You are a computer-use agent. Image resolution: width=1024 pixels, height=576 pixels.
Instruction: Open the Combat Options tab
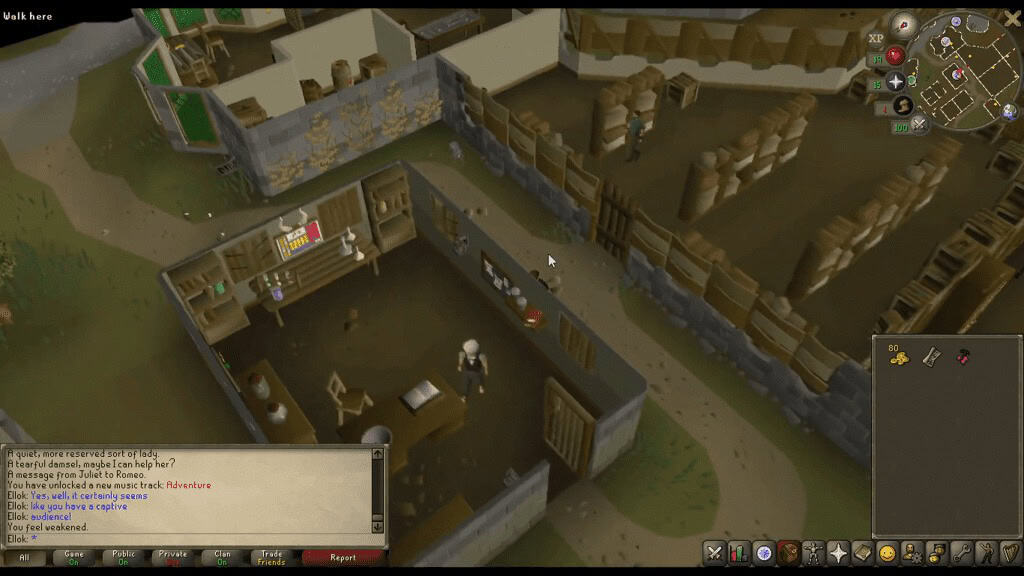pos(714,552)
